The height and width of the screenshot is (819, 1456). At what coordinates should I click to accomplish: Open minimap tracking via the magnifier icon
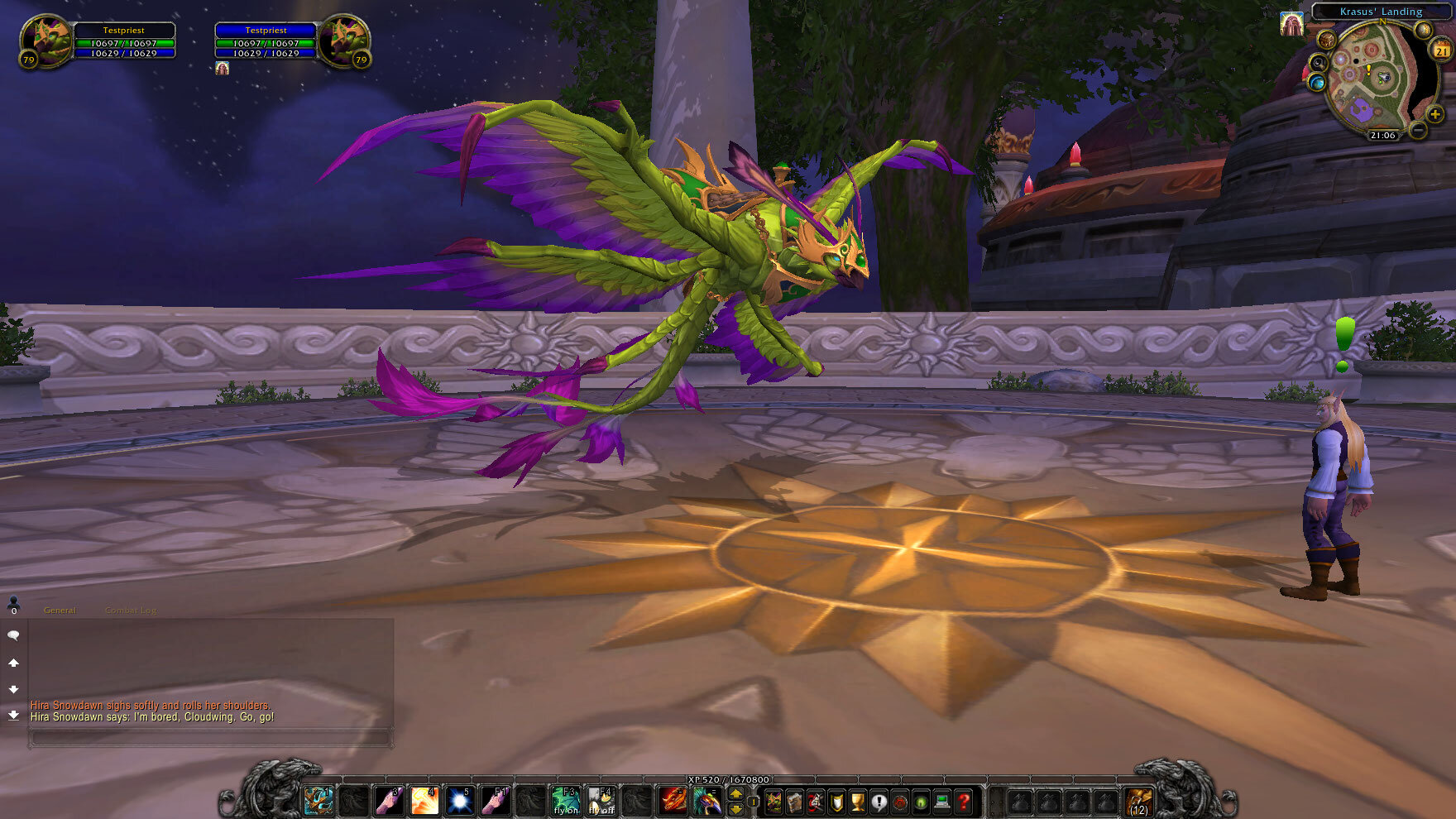pos(1319,61)
